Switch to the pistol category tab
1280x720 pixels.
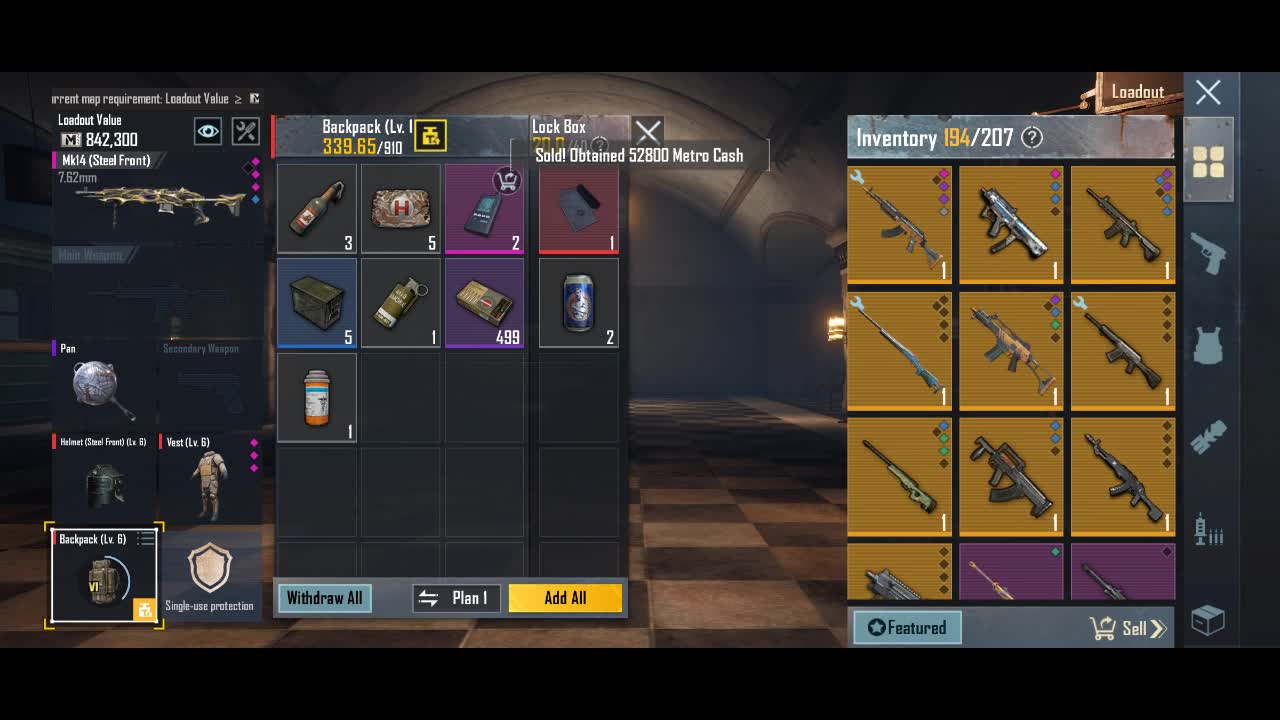coord(1208,253)
